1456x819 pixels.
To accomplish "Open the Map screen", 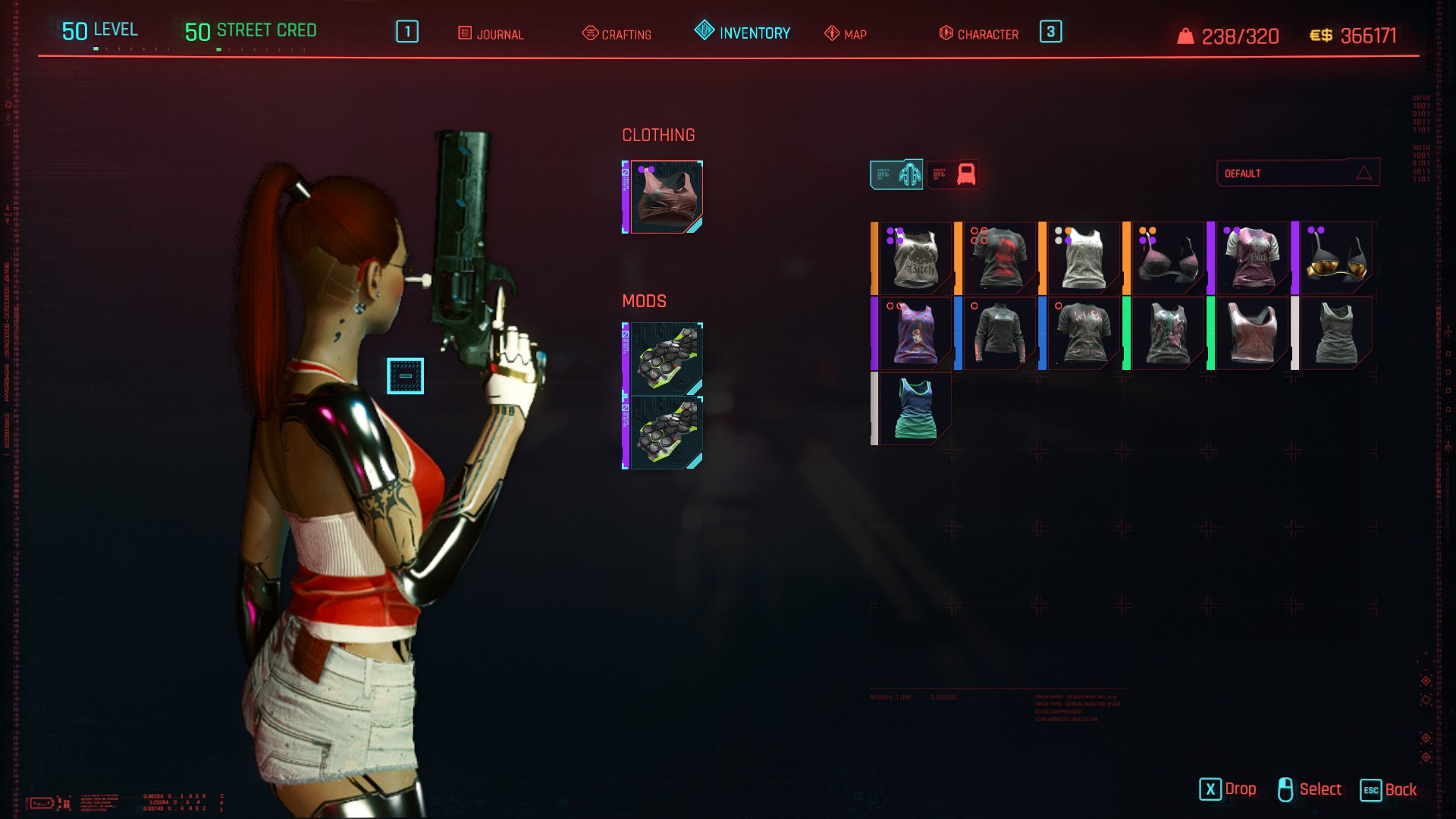I will (x=846, y=34).
